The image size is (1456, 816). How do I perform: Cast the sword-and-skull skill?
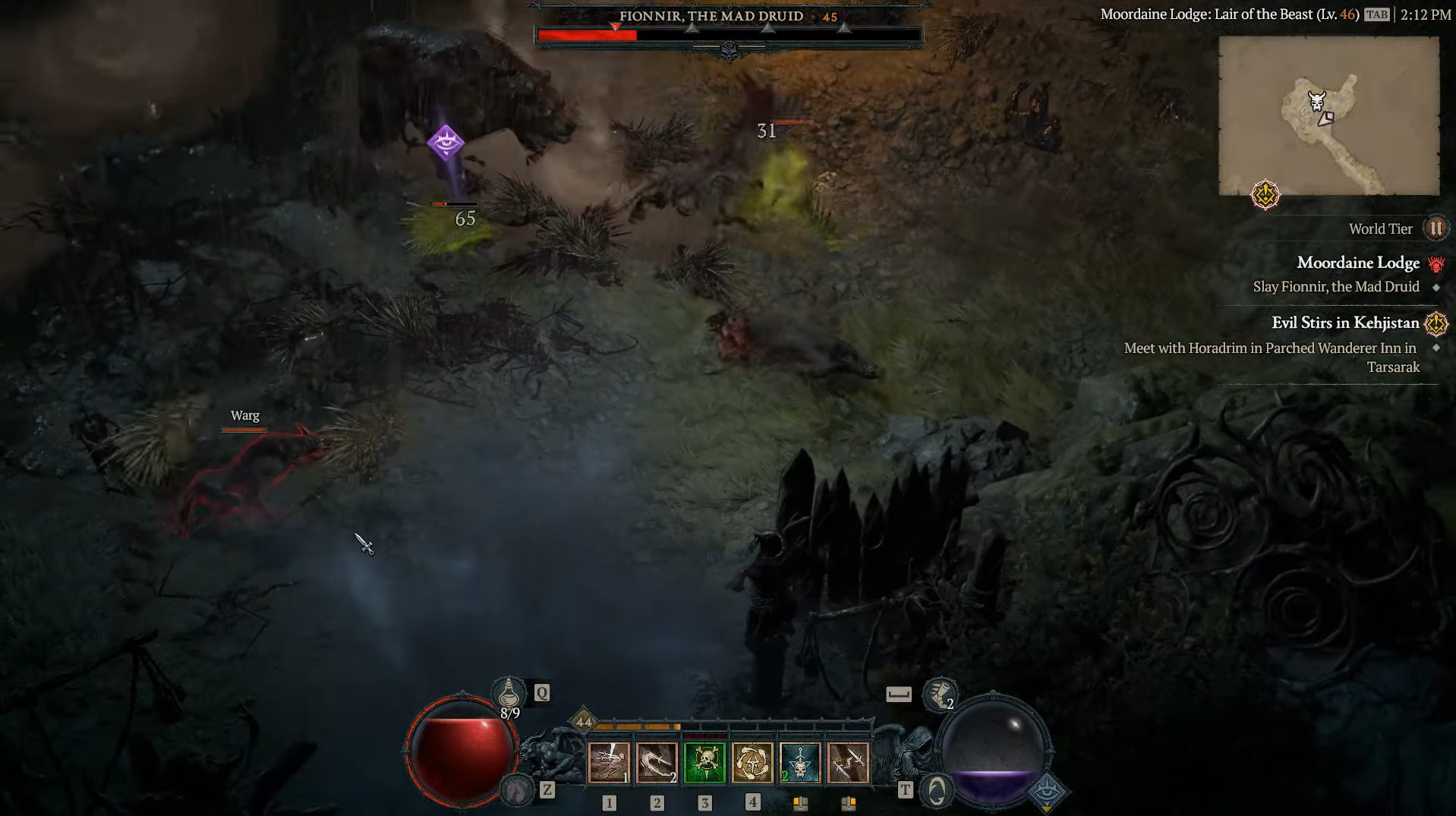800,762
